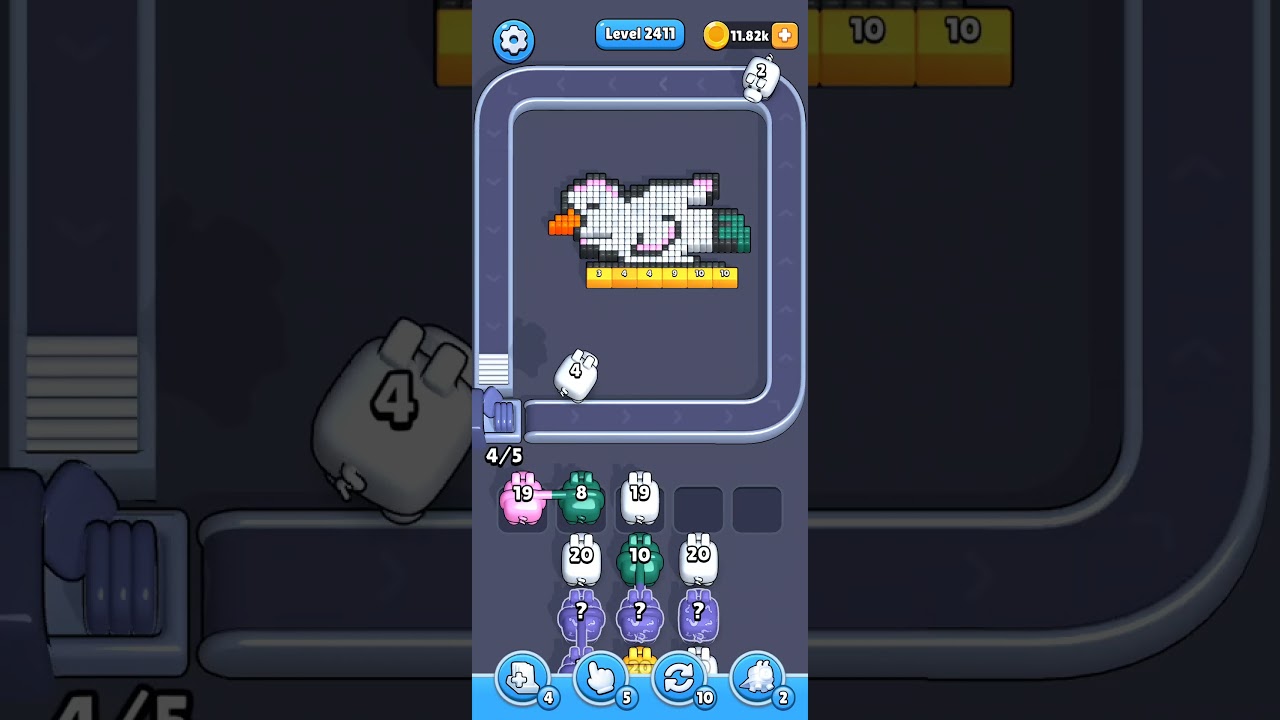
Task: Tap an empty piece slot on the right
Action: pyautogui.click(x=699, y=508)
